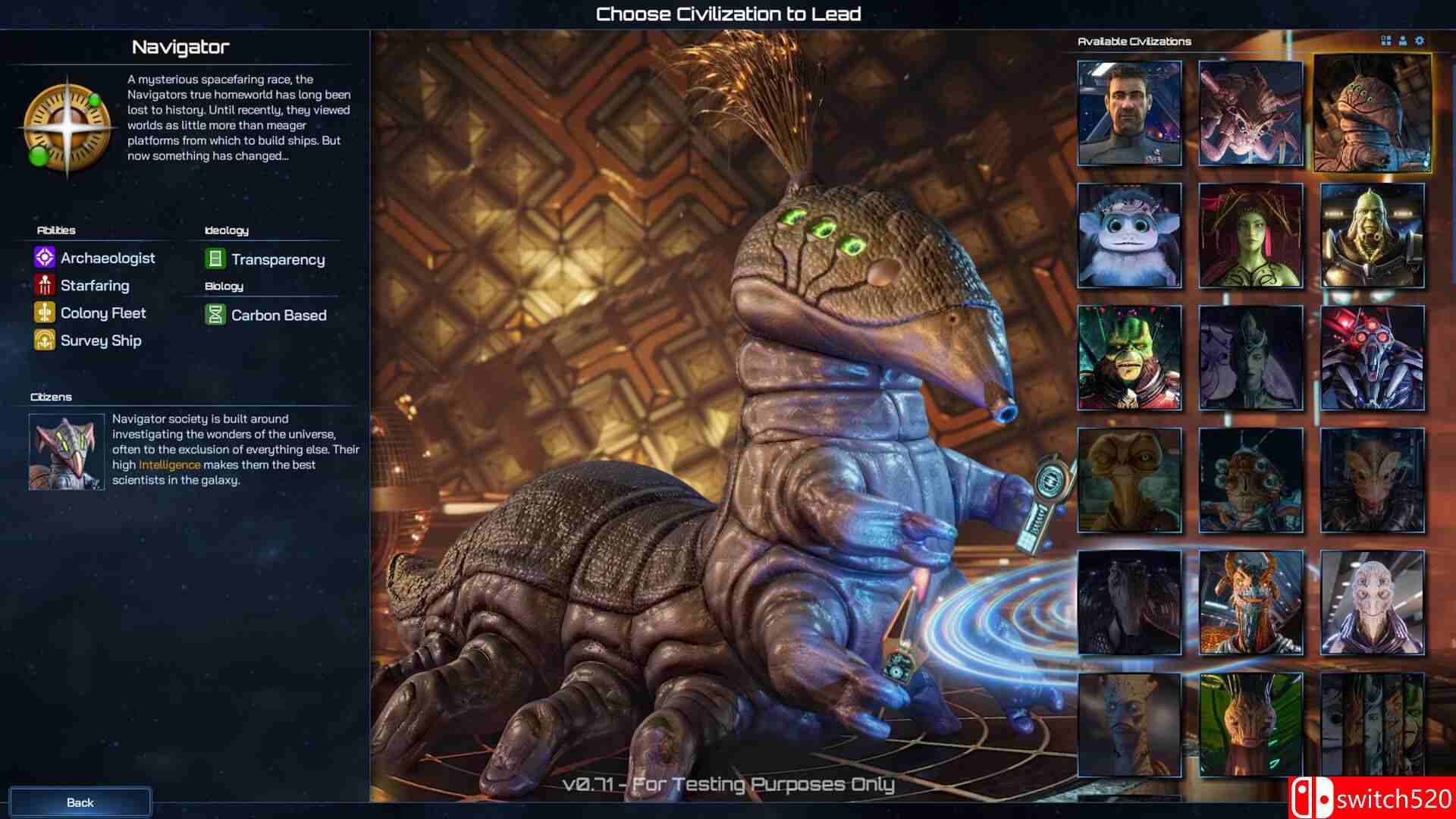Image resolution: width=1456 pixels, height=819 pixels.
Task: Click the Carbon Based biology icon
Action: tap(215, 315)
